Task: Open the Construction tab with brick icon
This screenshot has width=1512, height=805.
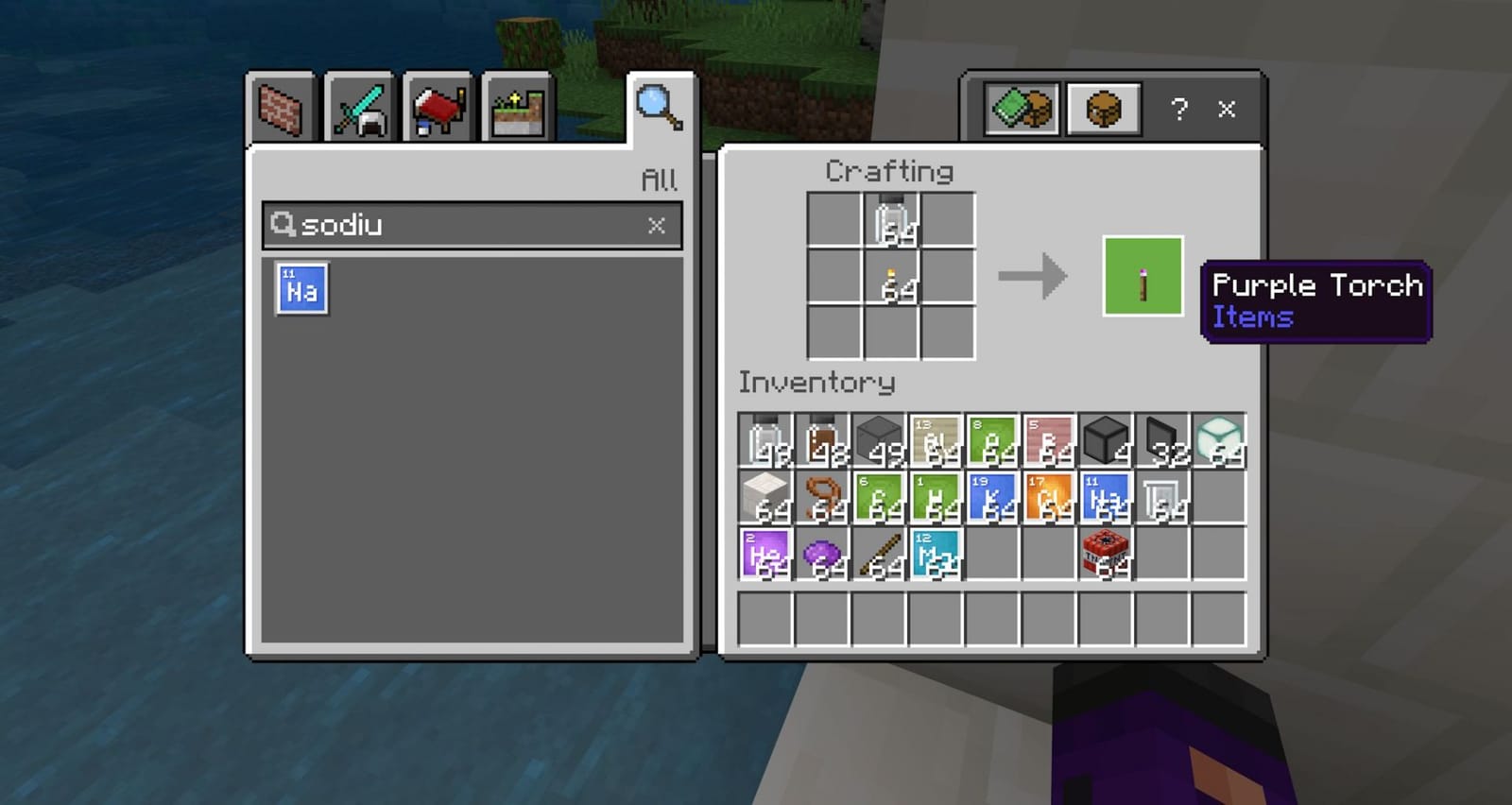Action: pos(280,108)
